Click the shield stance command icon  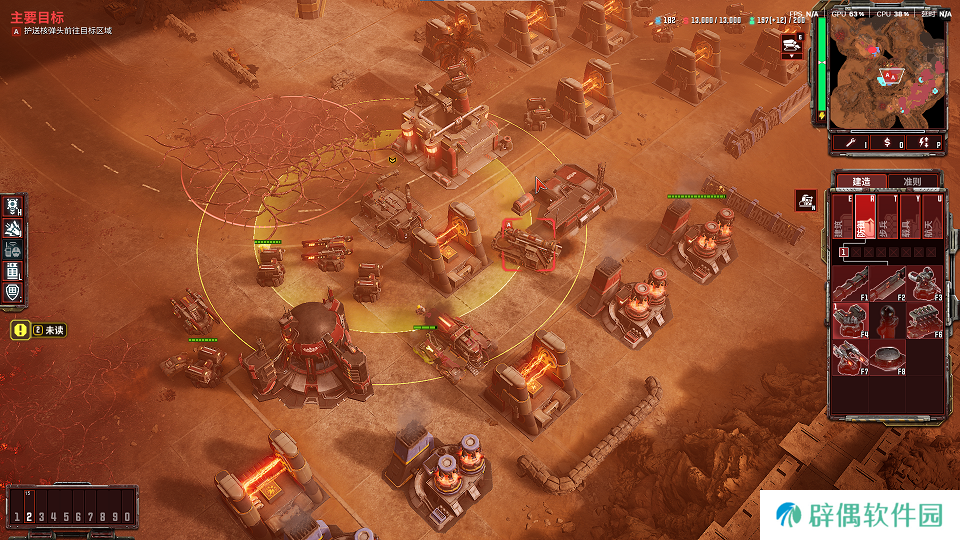click(13, 293)
